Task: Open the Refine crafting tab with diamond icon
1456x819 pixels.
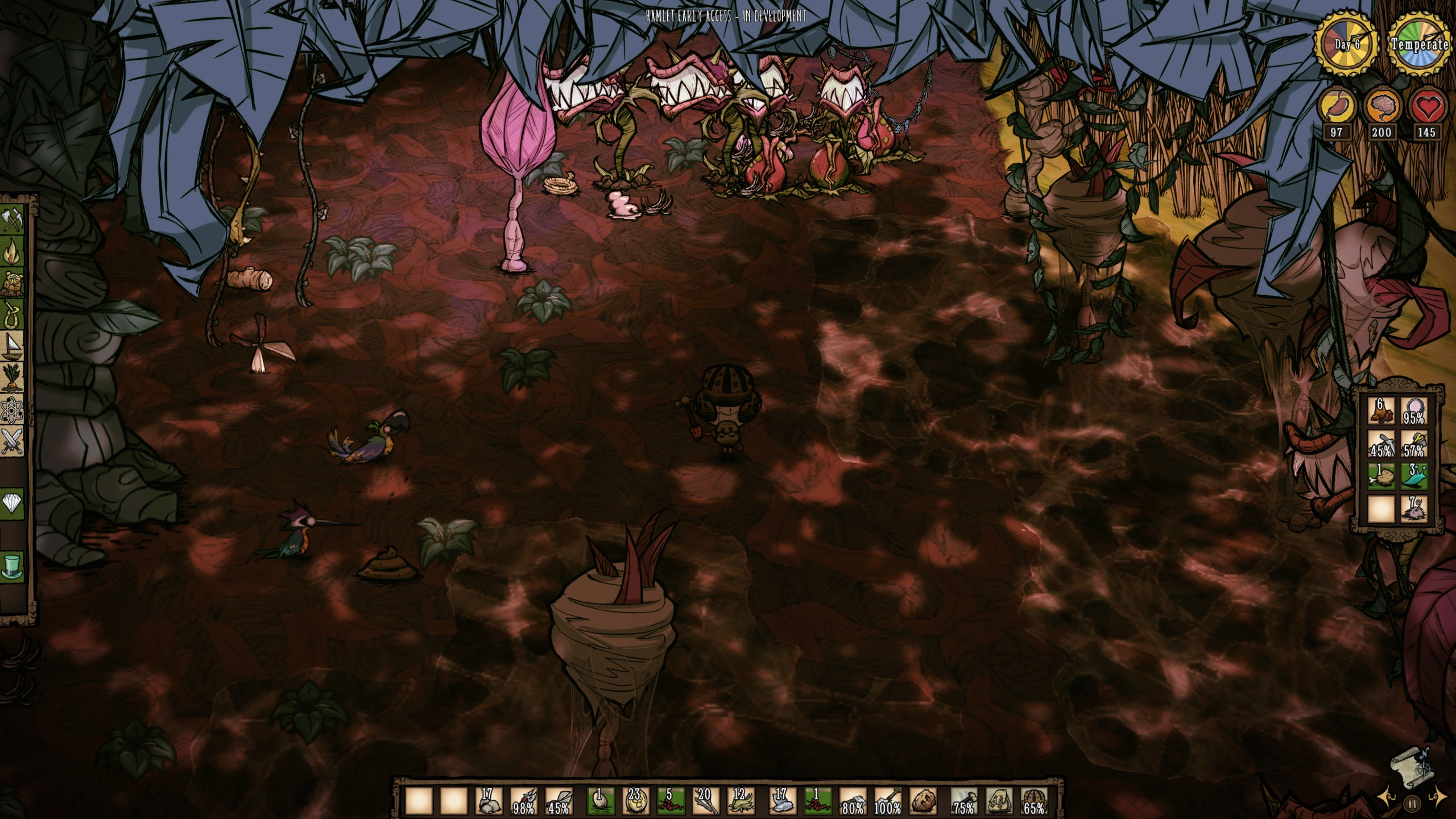Action: coord(13,503)
